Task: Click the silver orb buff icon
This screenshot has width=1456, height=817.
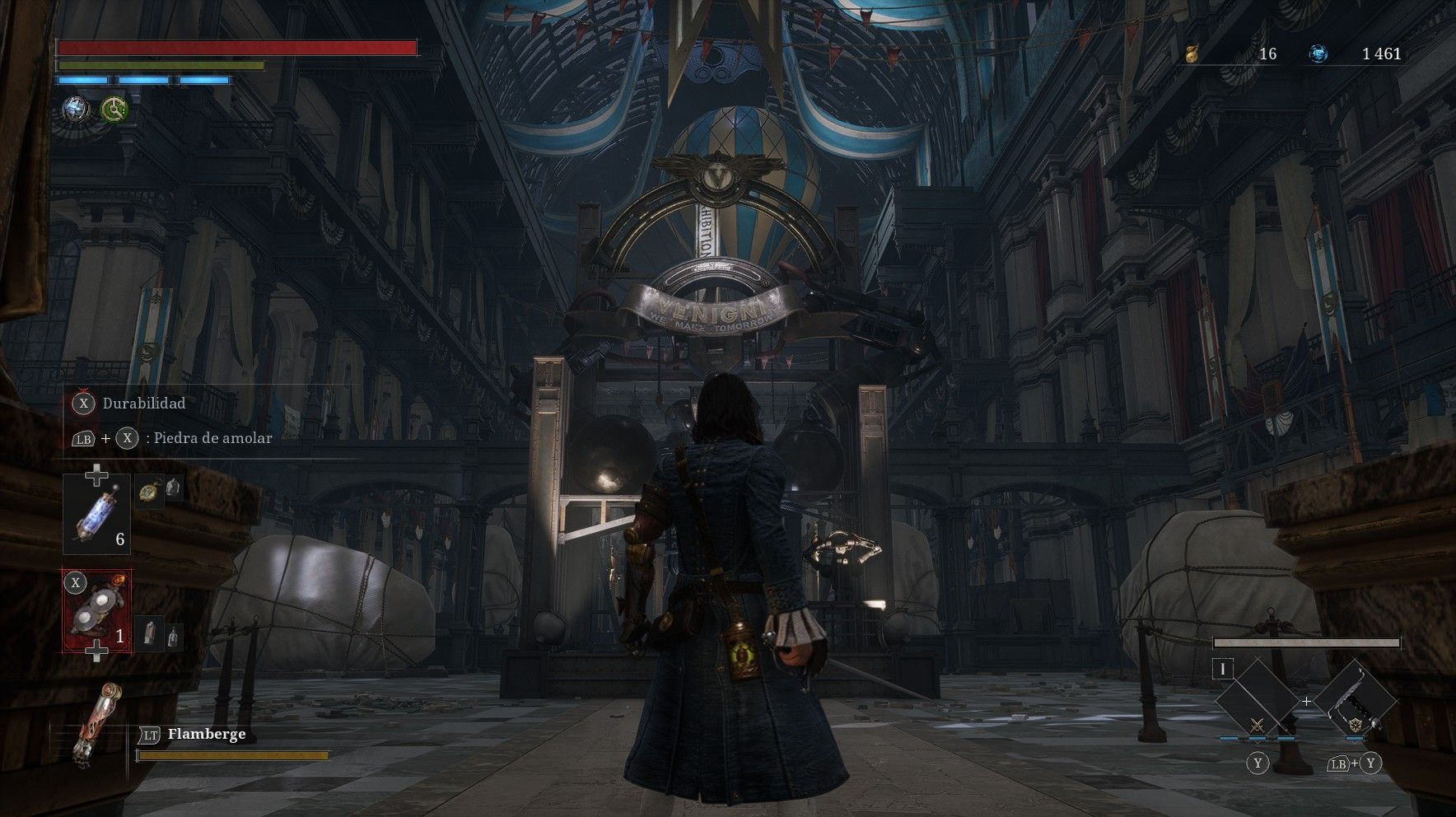Action: pos(77,109)
